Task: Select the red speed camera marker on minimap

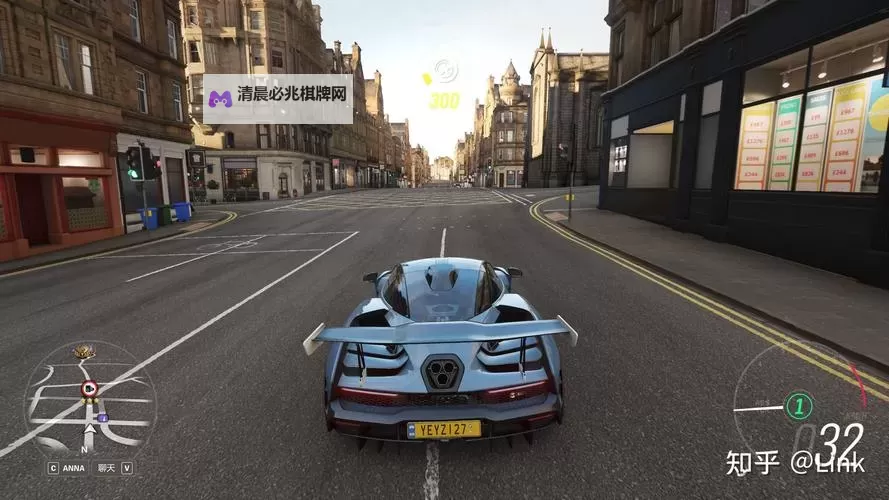Action: pyautogui.click(x=89, y=388)
